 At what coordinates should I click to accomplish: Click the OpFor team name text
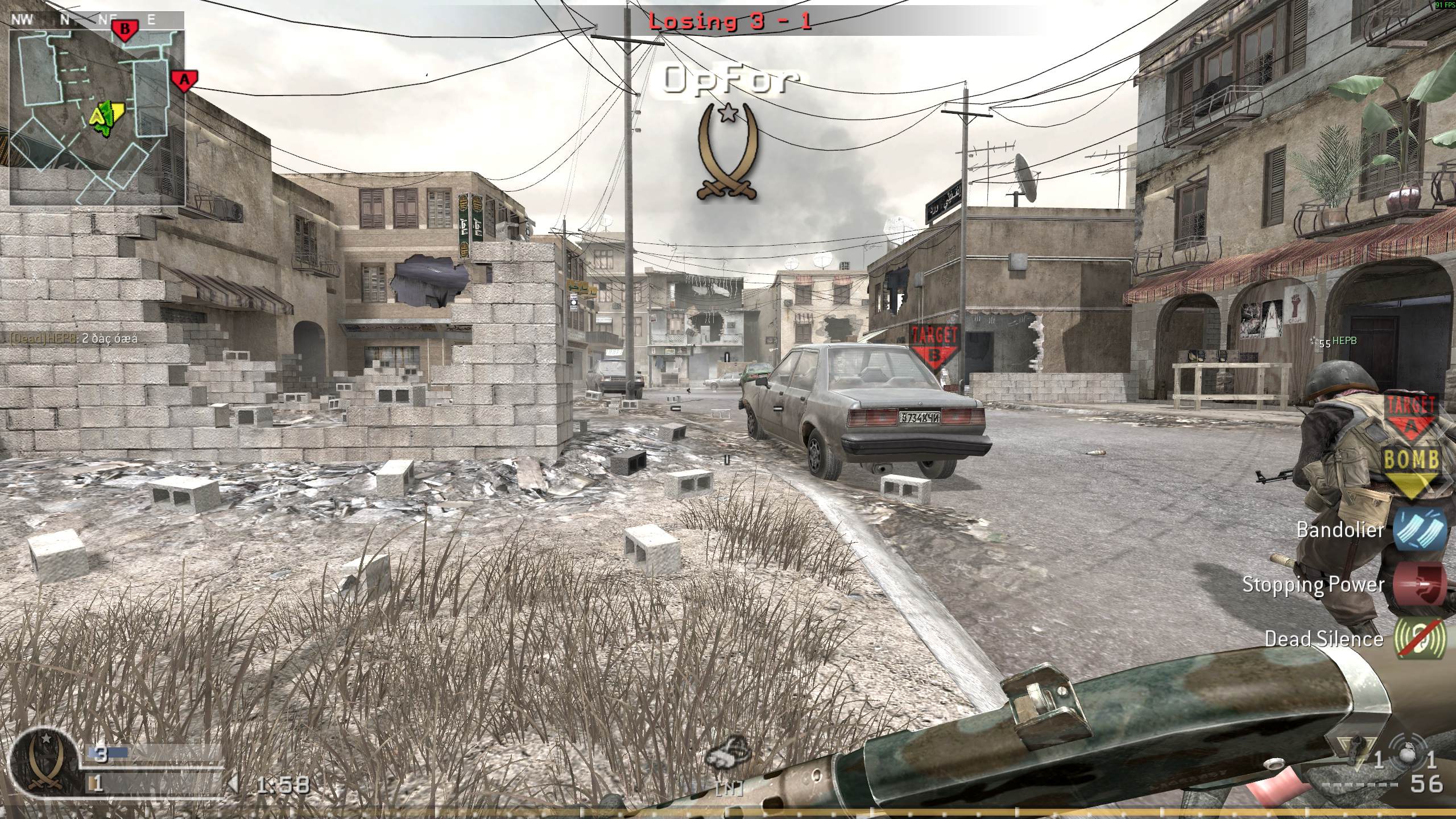click(x=728, y=80)
